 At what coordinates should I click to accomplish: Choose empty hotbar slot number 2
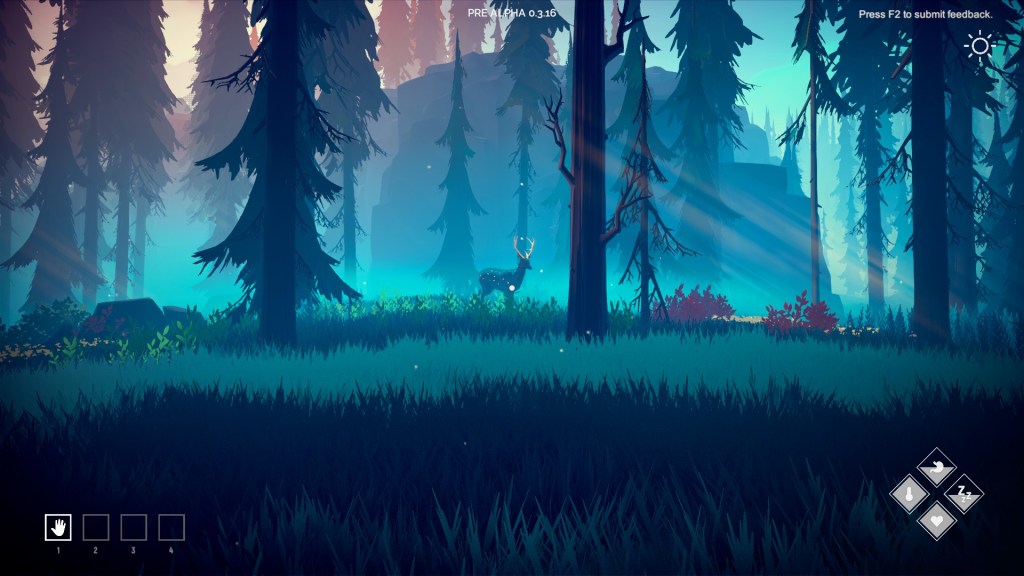96,527
